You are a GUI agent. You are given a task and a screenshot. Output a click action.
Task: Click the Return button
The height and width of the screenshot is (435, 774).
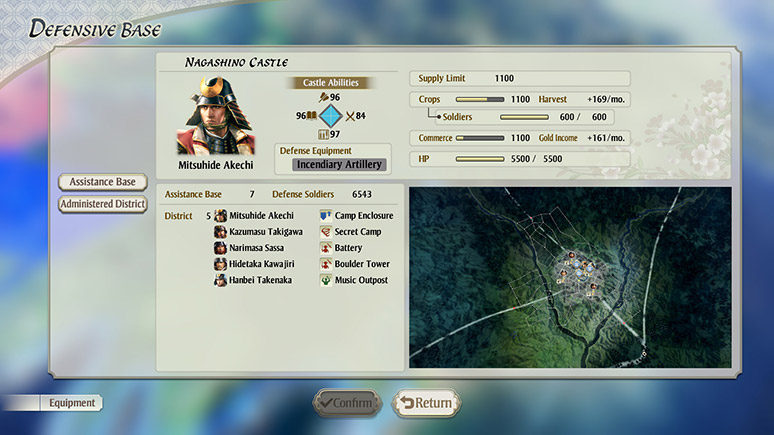[x=426, y=403]
